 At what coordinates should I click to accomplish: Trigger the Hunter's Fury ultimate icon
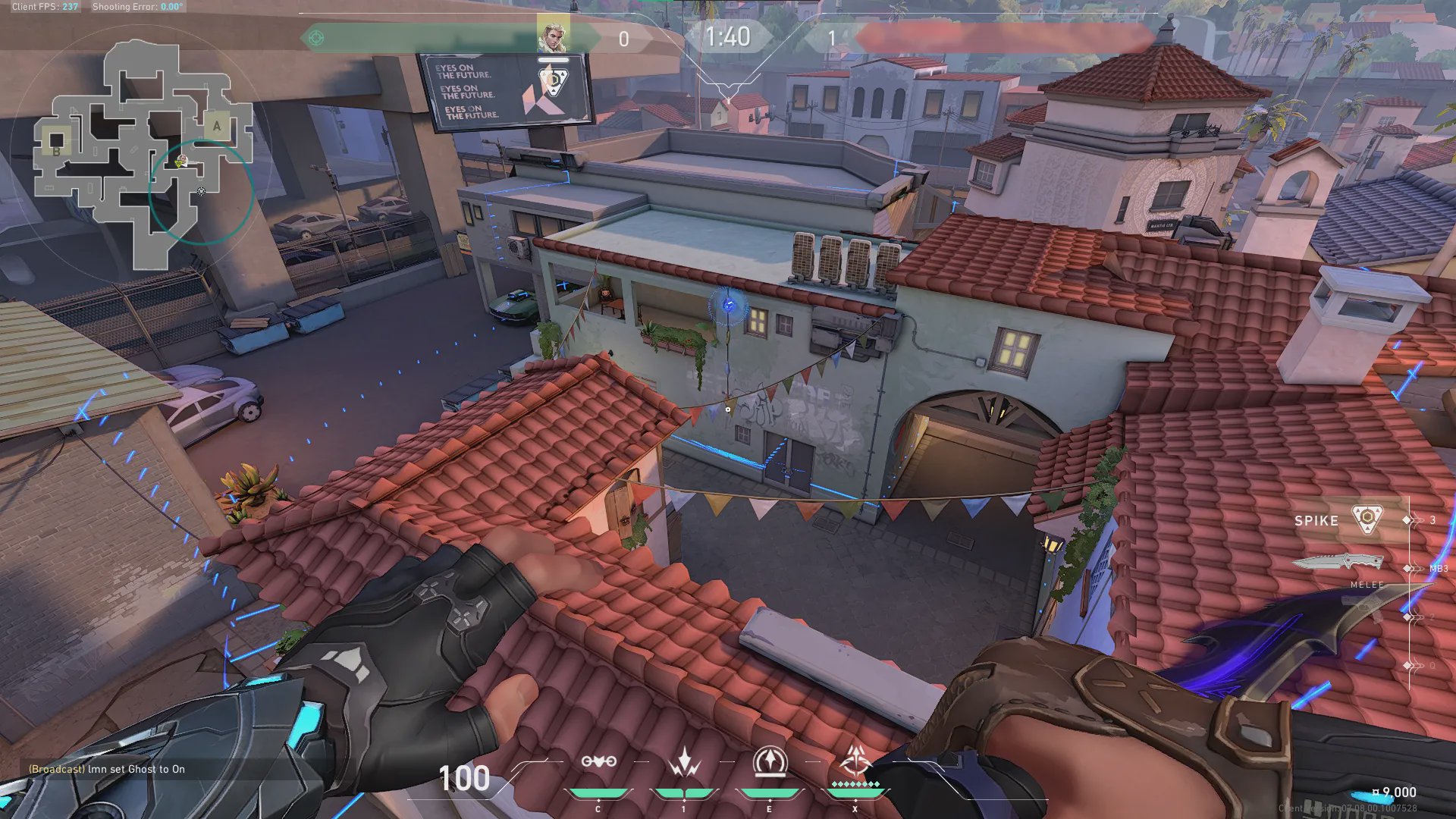click(x=855, y=760)
